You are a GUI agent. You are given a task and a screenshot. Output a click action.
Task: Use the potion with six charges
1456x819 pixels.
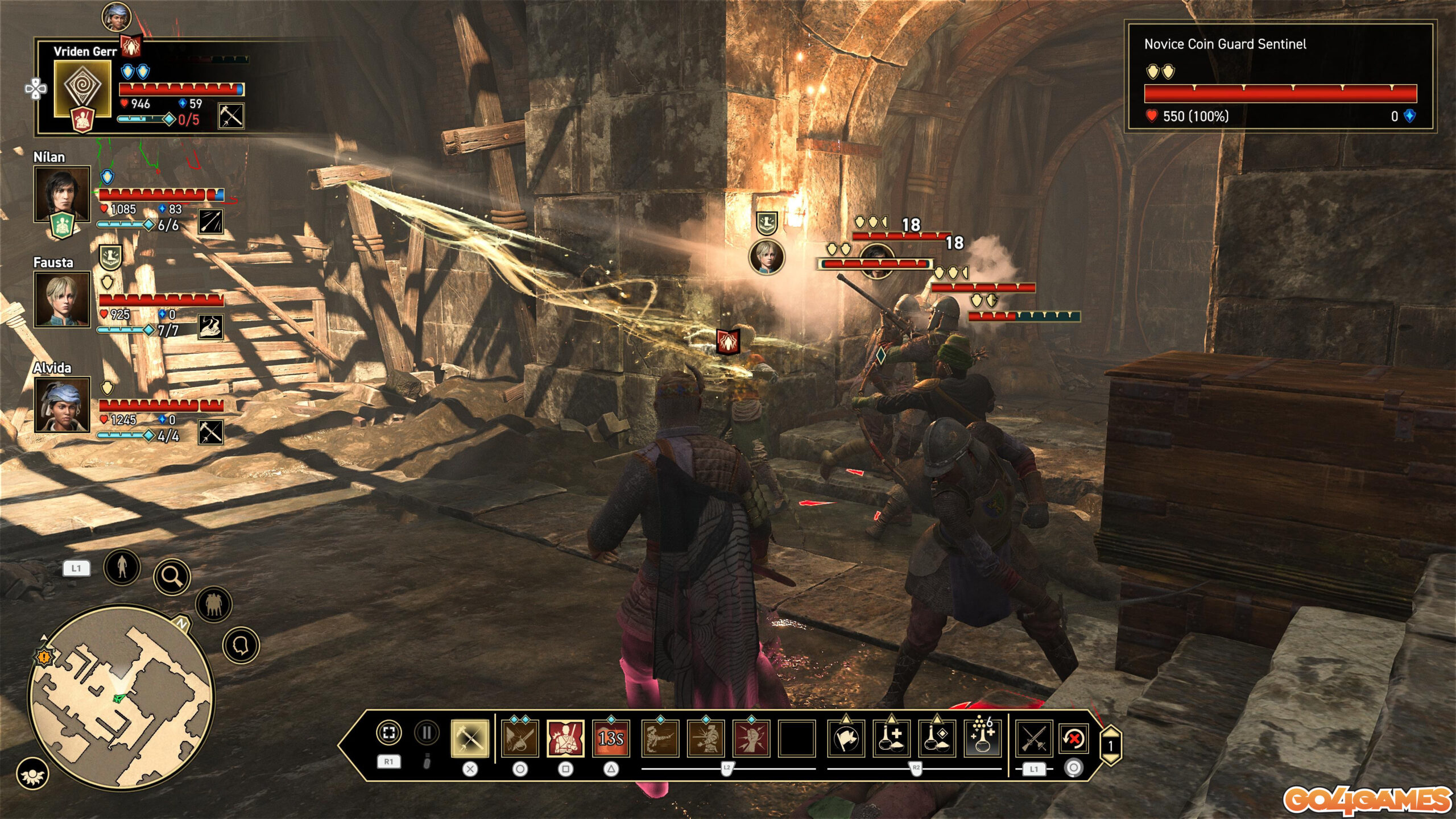tap(983, 738)
